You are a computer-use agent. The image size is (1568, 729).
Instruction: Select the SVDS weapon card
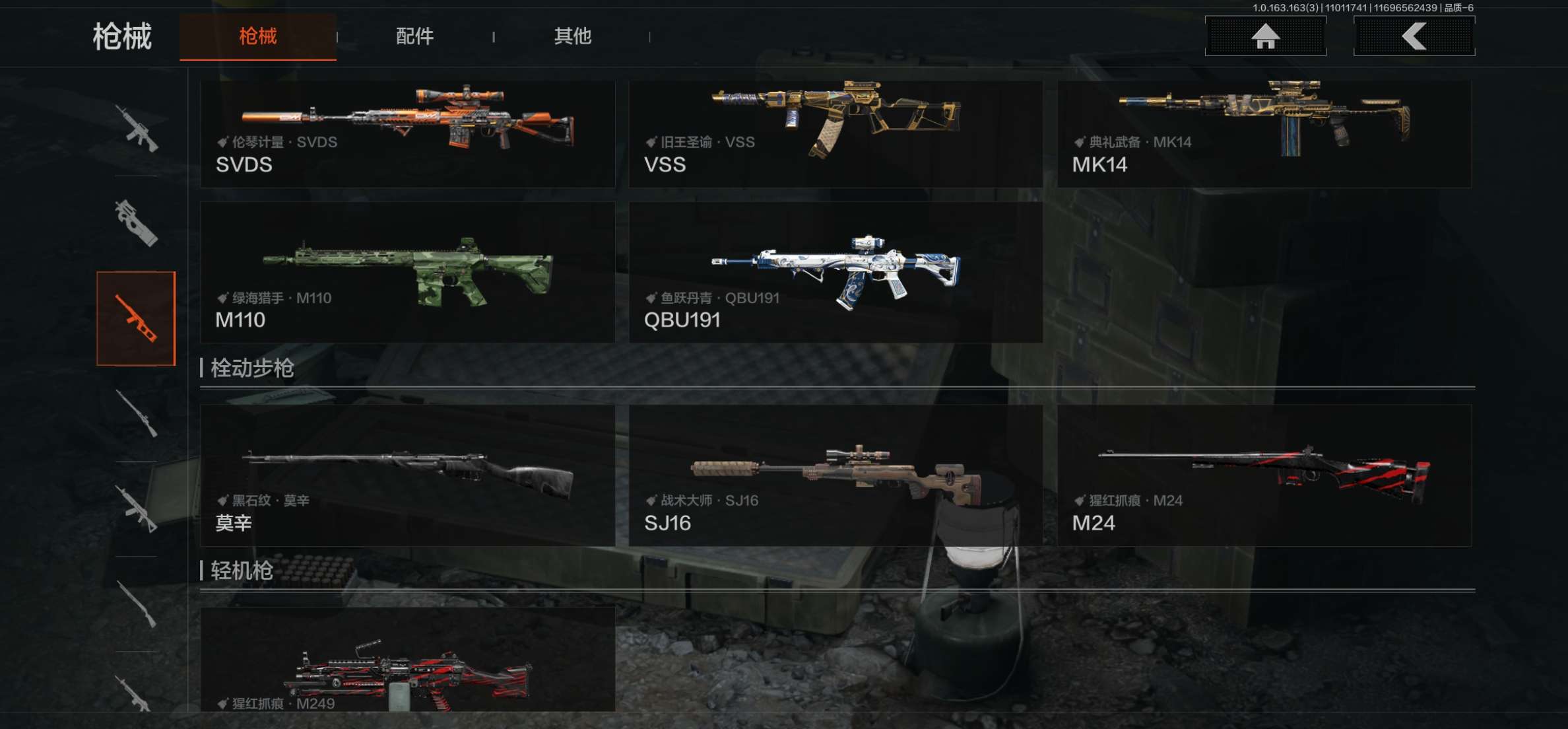pos(407,133)
